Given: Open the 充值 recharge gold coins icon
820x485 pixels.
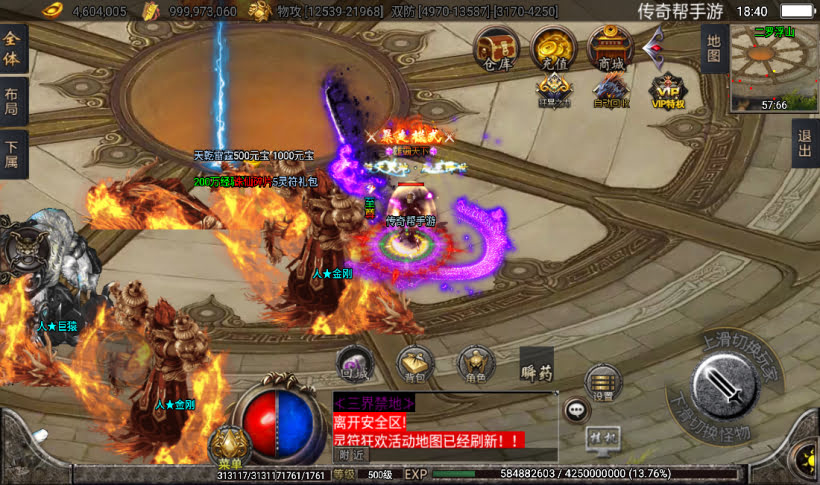Looking at the screenshot, I should pos(553,48).
